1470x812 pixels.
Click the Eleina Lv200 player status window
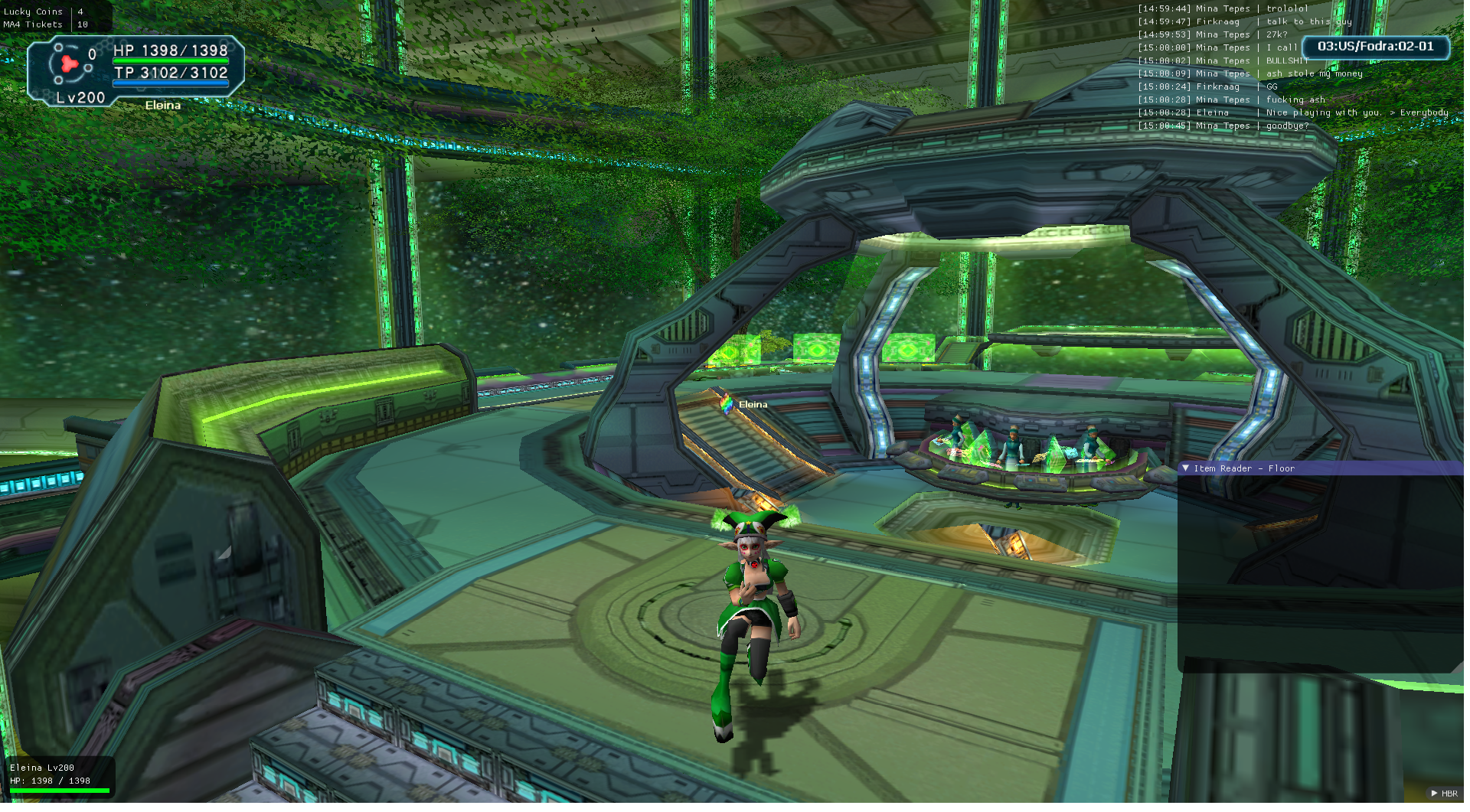[58, 774]
